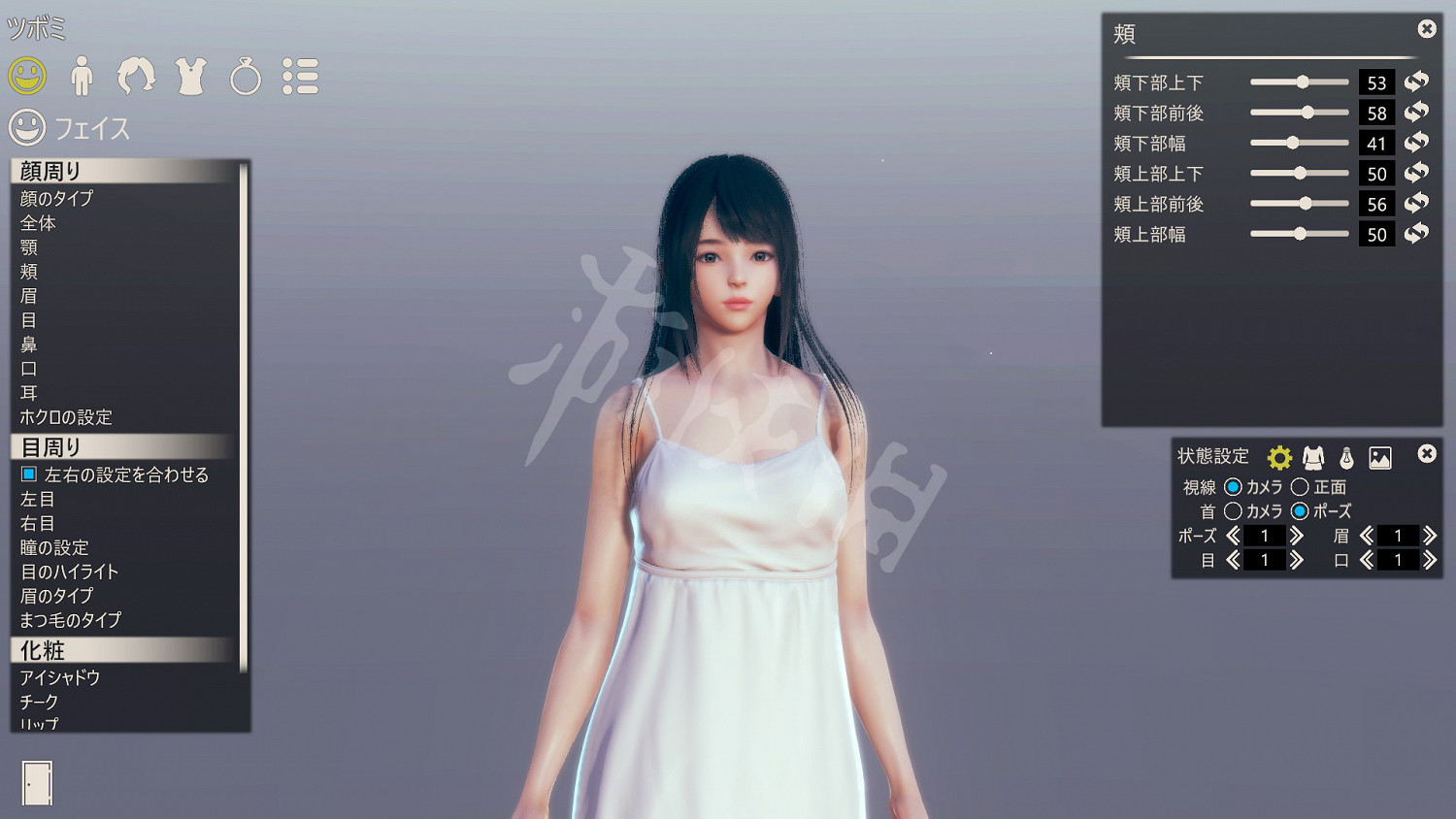Open the hair styling icon in top toolbar
Screen dimensions: 1456x819
point(137,77)
